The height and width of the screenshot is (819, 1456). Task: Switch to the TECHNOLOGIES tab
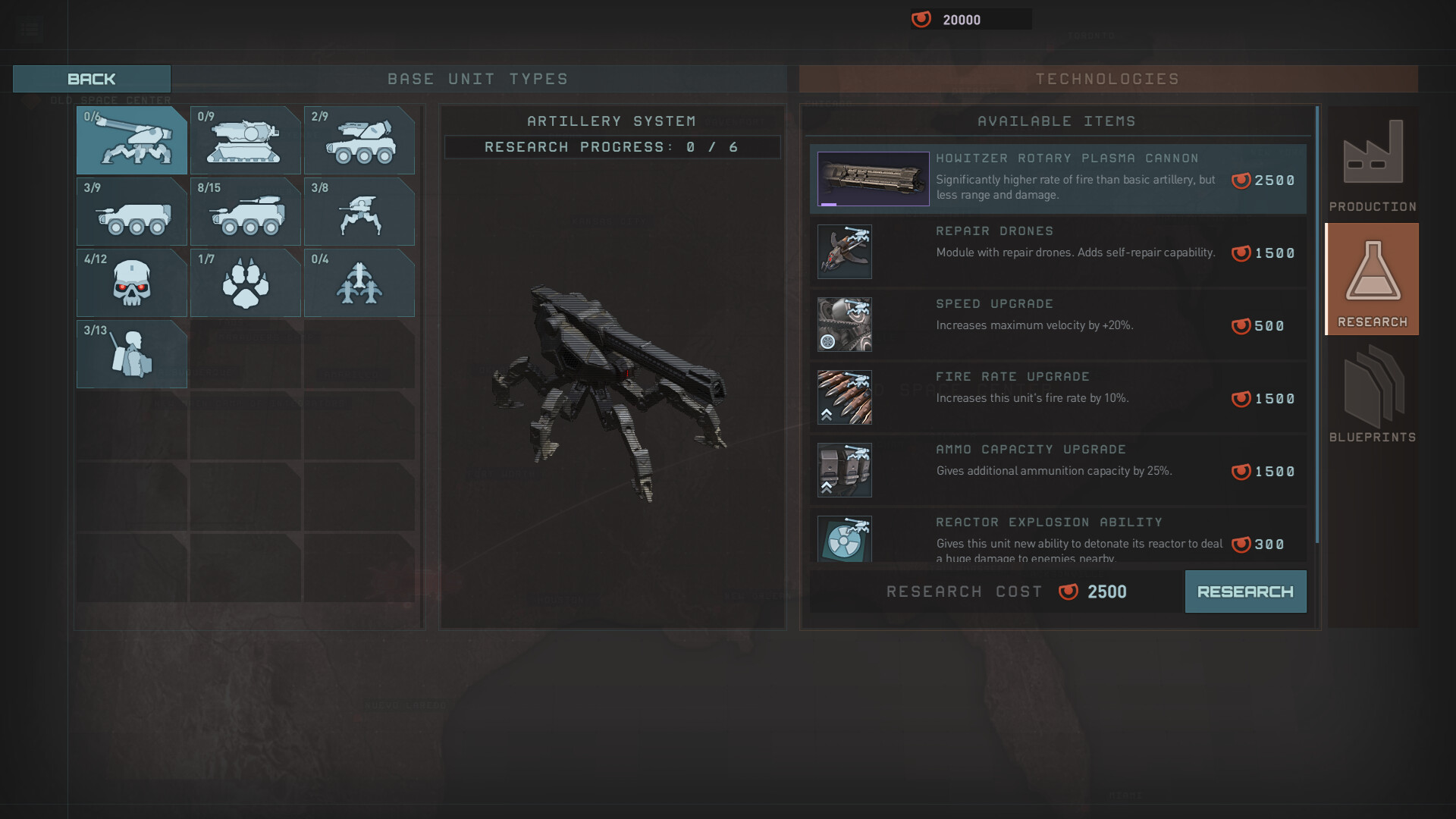click(1108, 78)
